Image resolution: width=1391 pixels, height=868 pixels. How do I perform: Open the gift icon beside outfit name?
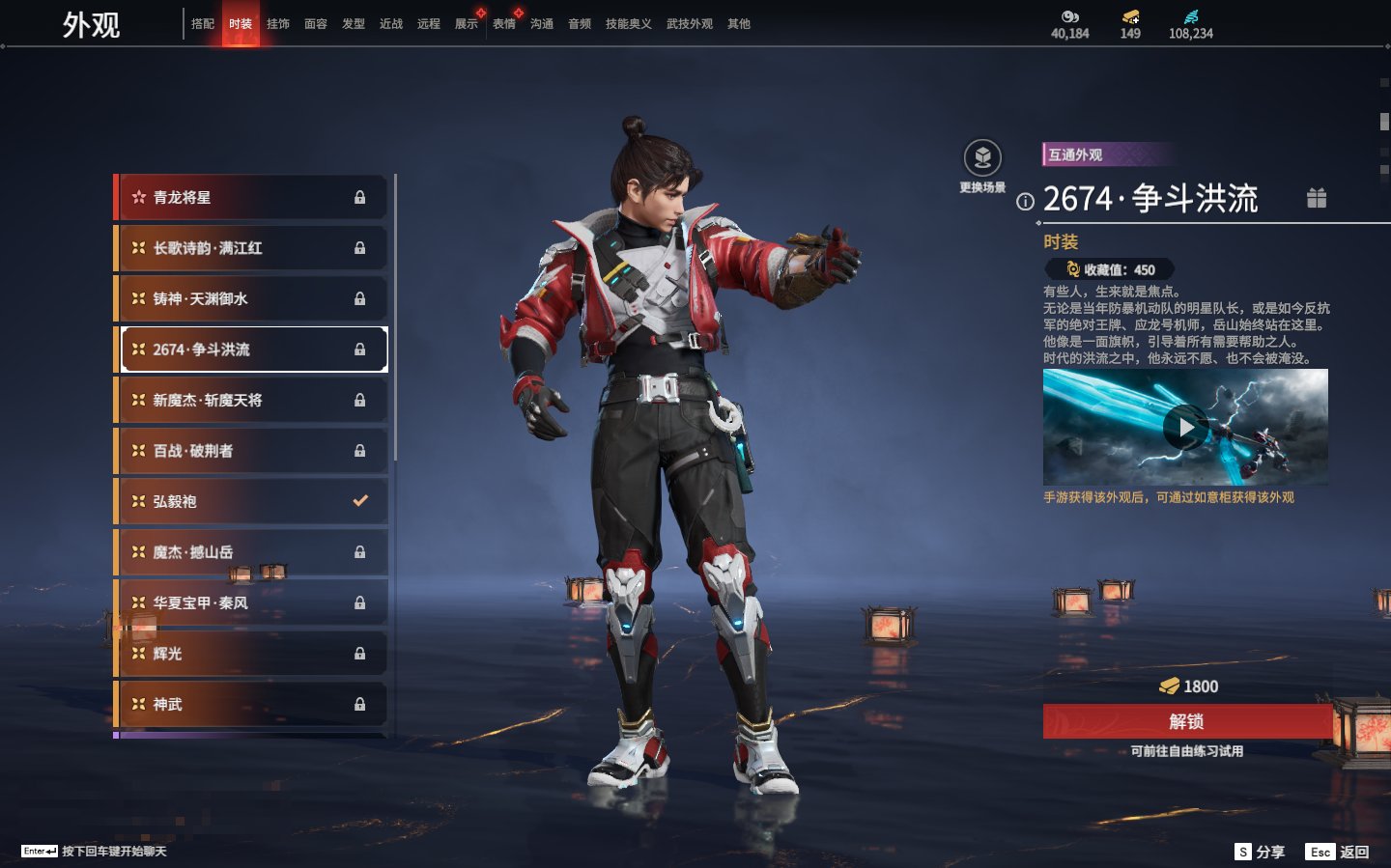(x=1317, y=198)
